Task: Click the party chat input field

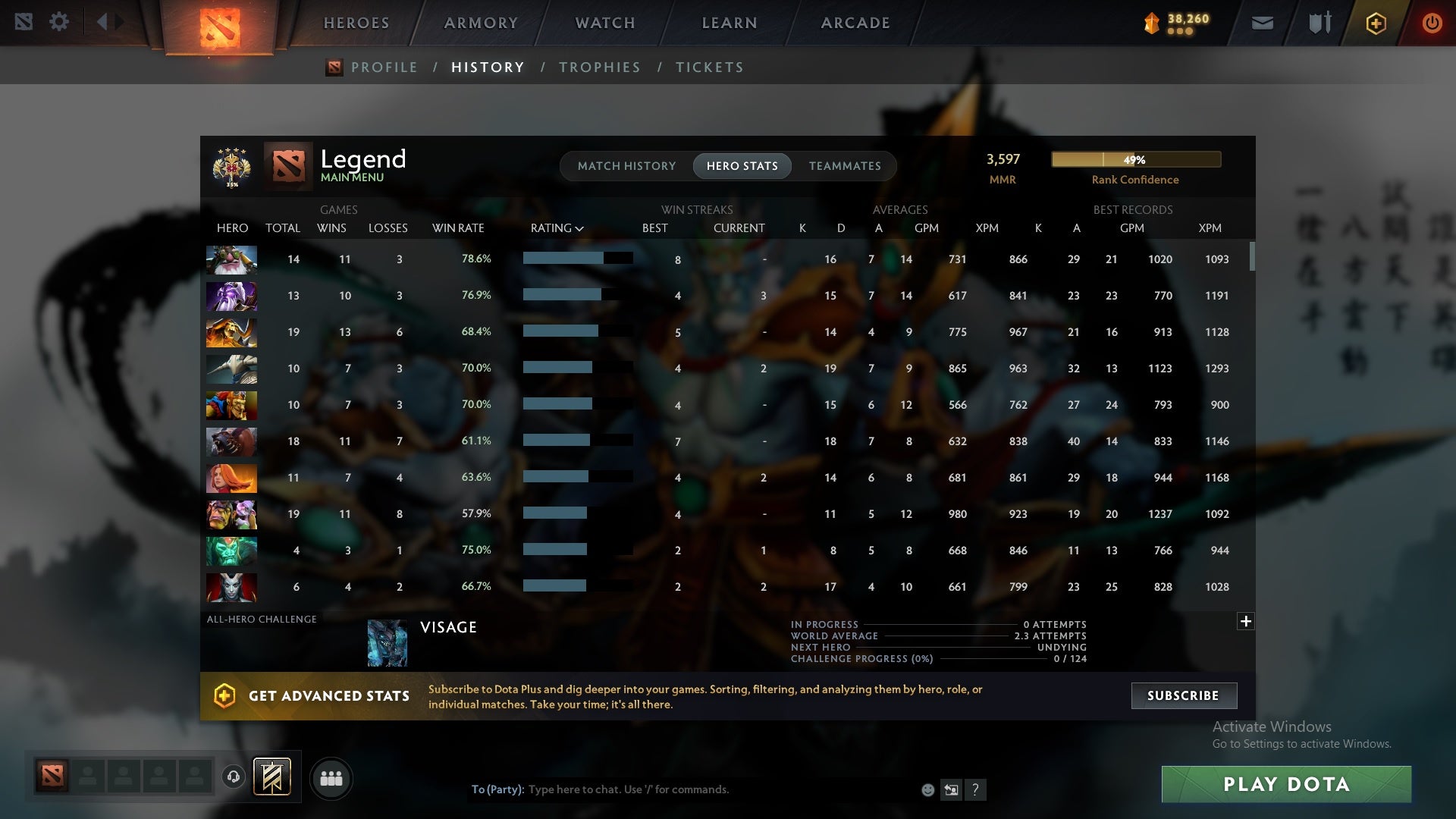Action: pyautogui.click(x=682, y=789)
